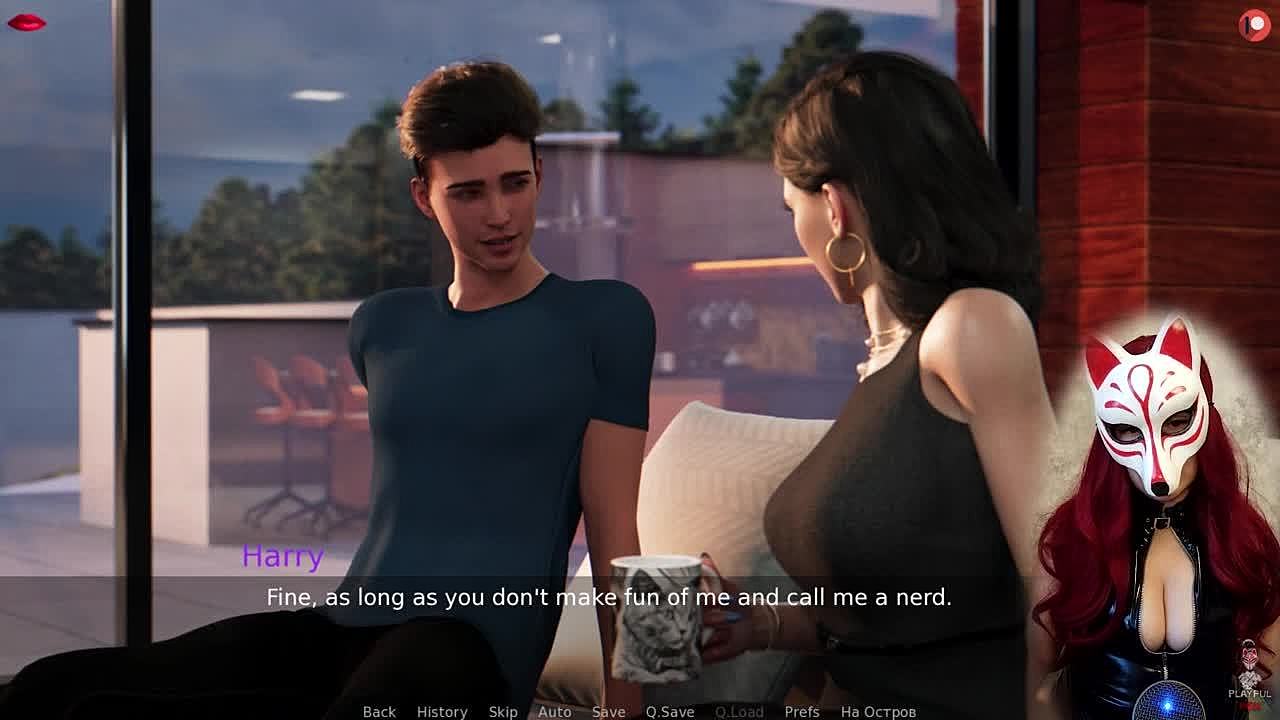Quick load with Q.Load
Image resolution: width=1280 pixels, height=720 pixels.
(739, 711)
